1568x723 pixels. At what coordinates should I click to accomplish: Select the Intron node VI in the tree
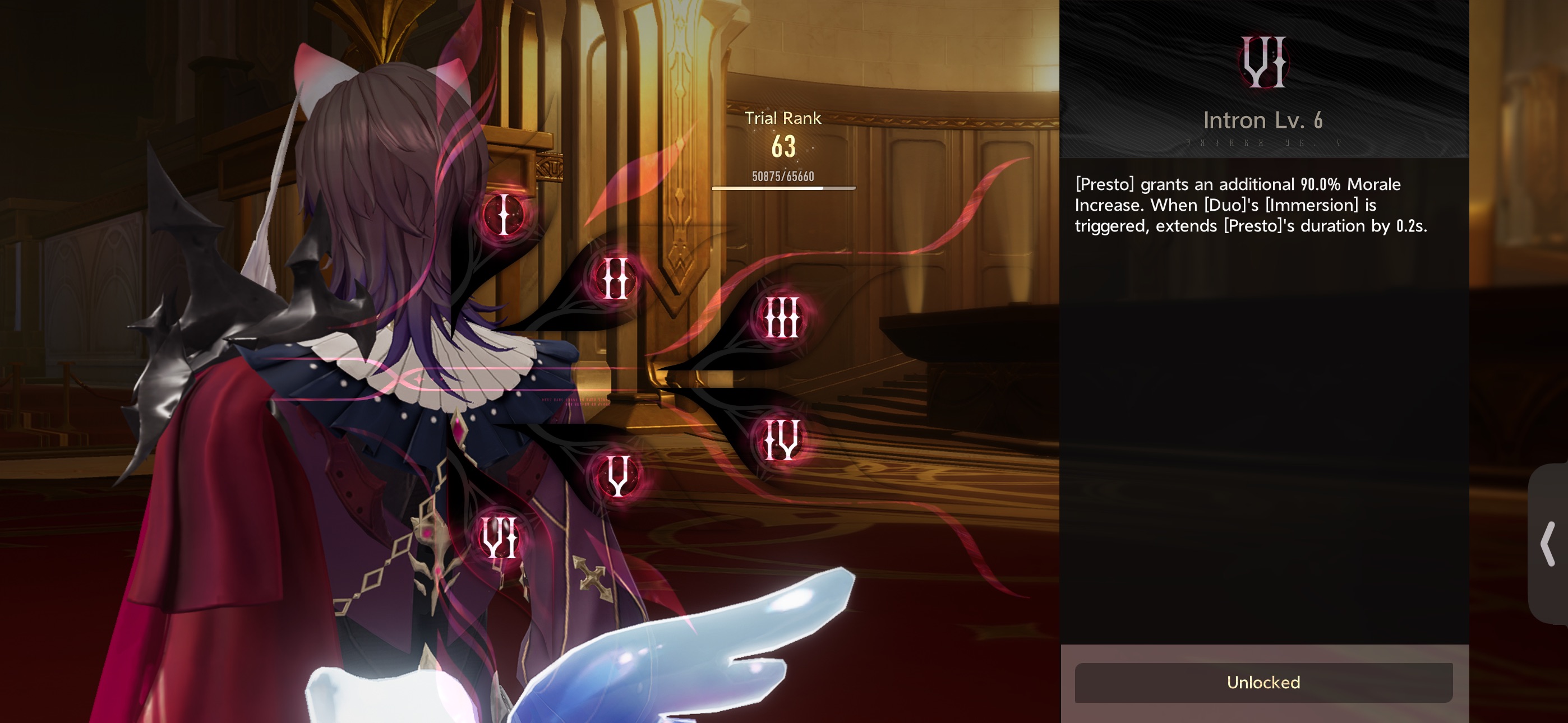[x=500, y=537]
